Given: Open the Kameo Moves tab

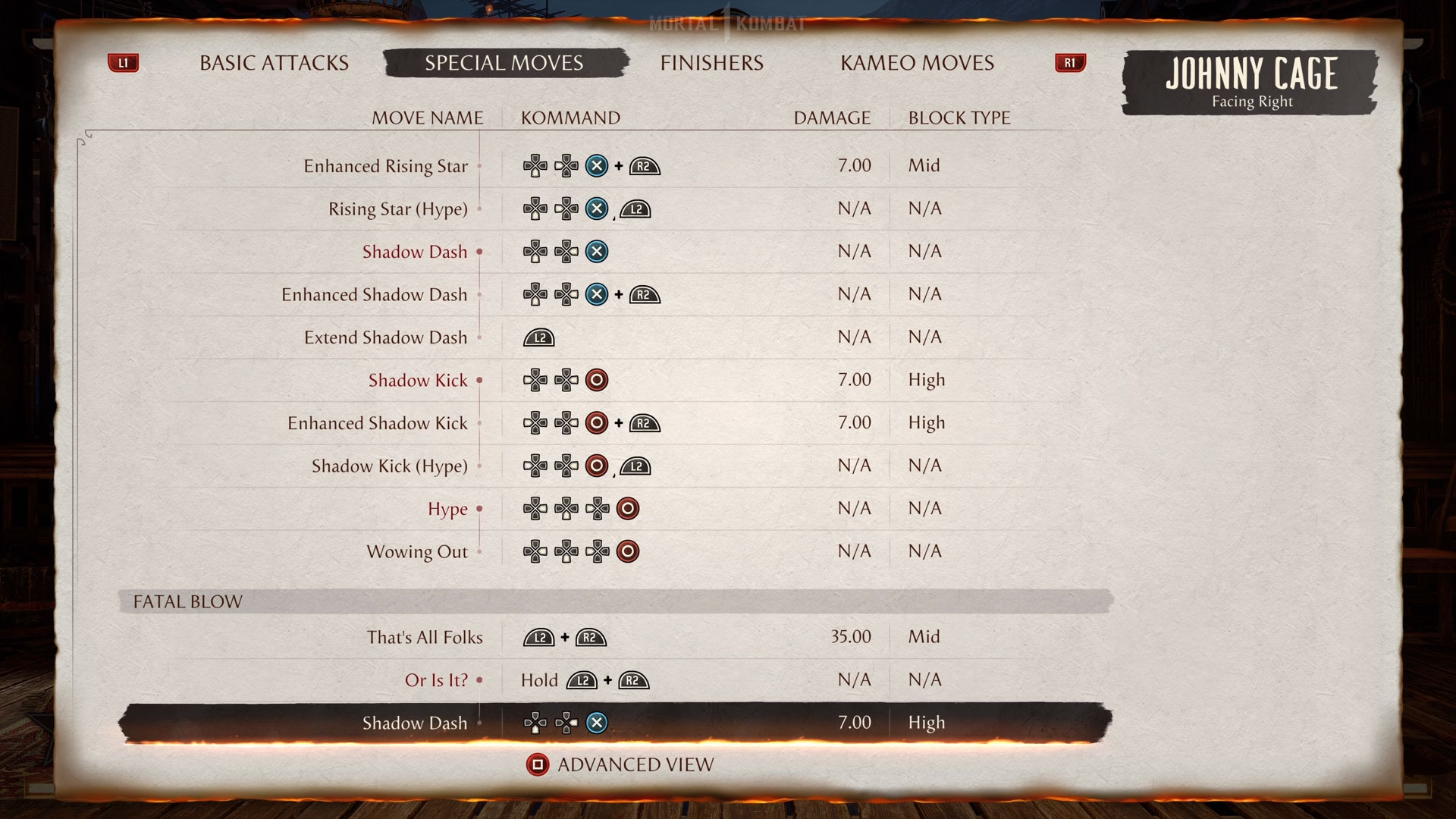Looking at the screenshot, I should click(916, 63).
